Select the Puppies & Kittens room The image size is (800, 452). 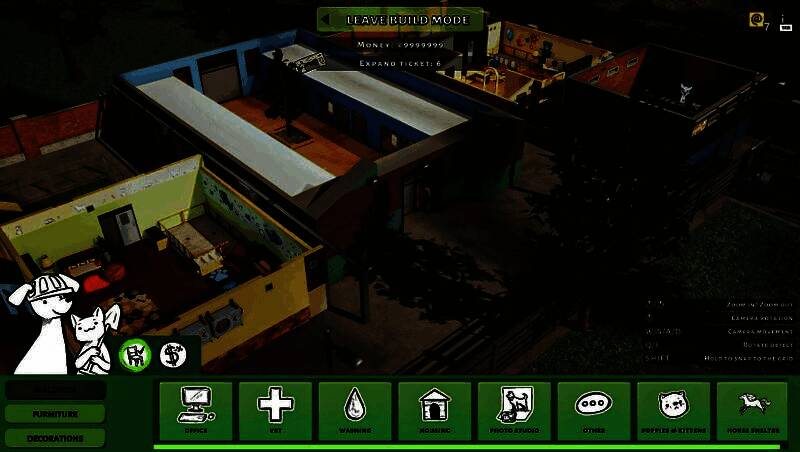click(x=673, y=410)
